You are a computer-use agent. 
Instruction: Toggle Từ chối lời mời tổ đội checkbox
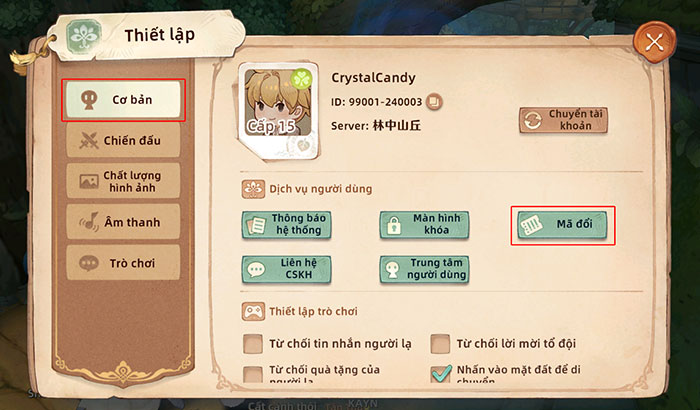tap(440, 345)
